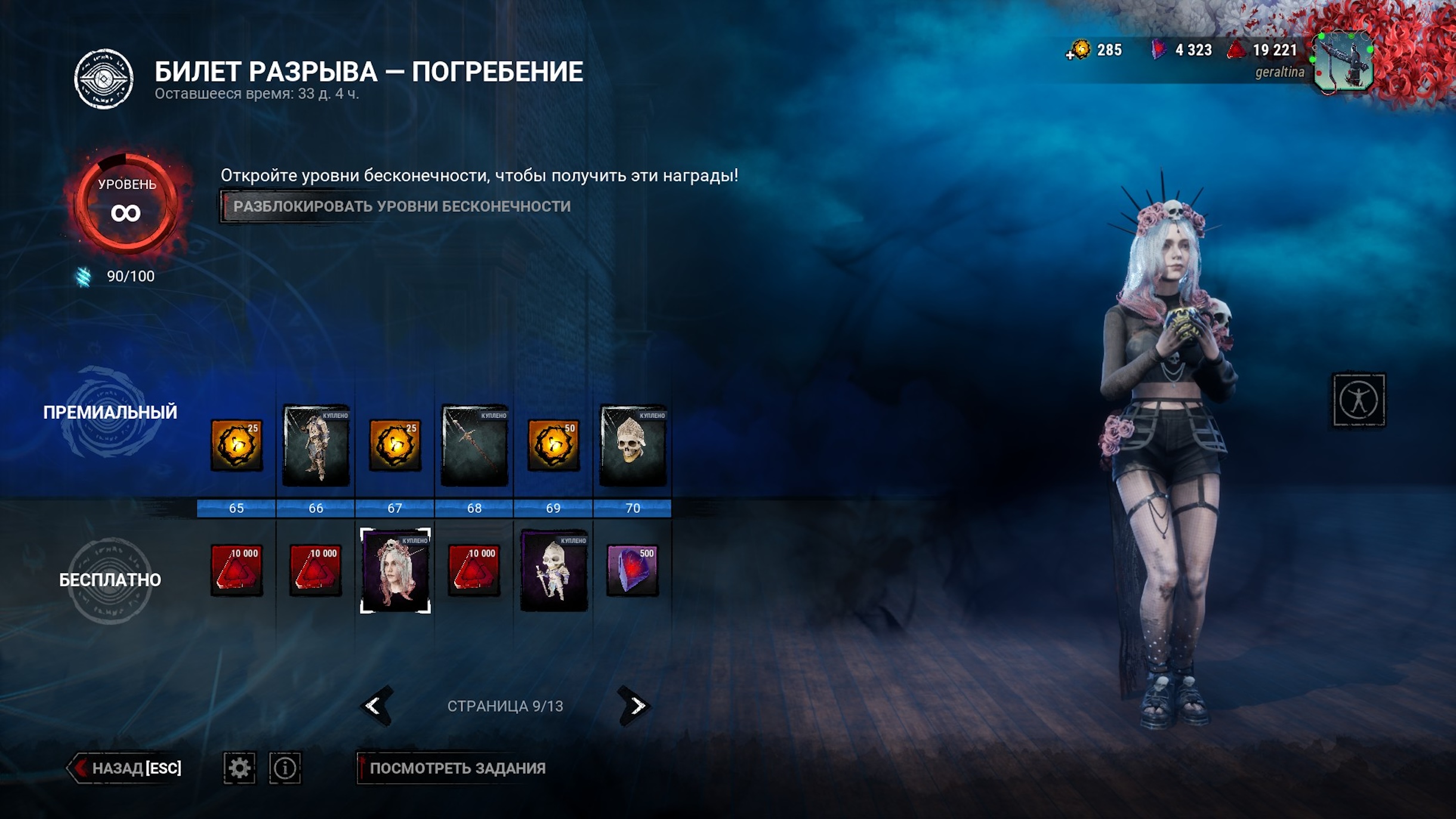Go back with the НАЗАД button
Image resolution: width=1456 pixels, height=819 pixels.
point(127,768)
